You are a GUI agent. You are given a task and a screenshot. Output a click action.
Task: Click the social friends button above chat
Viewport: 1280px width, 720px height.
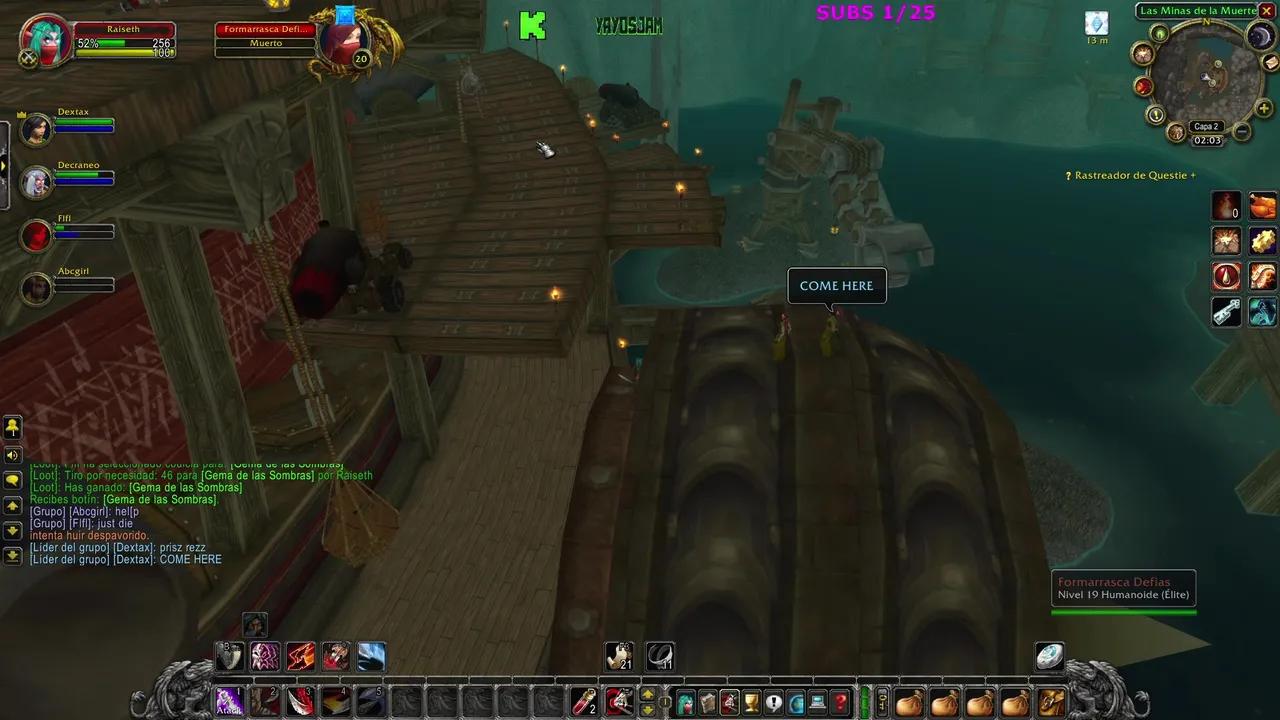coord(13,428)
